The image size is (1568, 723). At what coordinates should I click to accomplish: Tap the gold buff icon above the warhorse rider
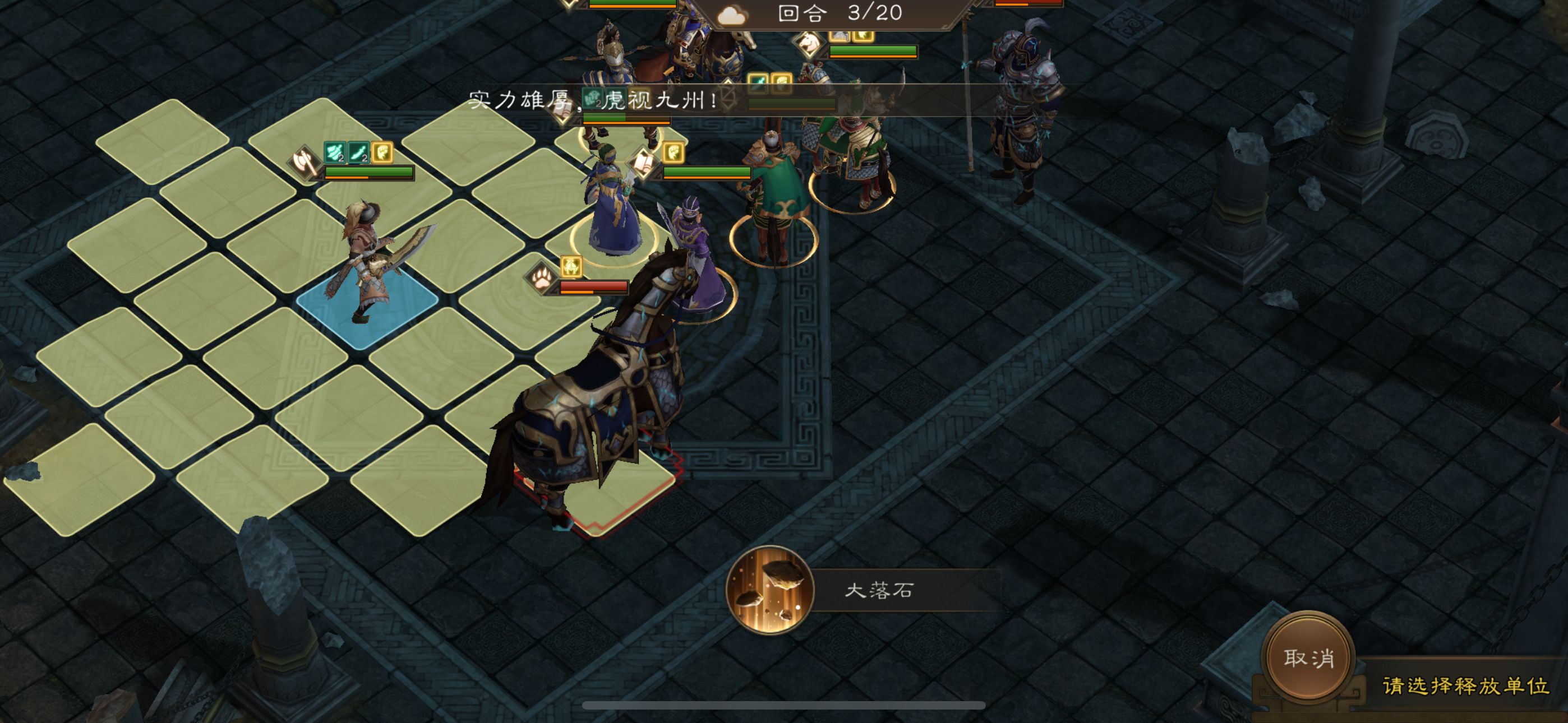pos(571,267)
